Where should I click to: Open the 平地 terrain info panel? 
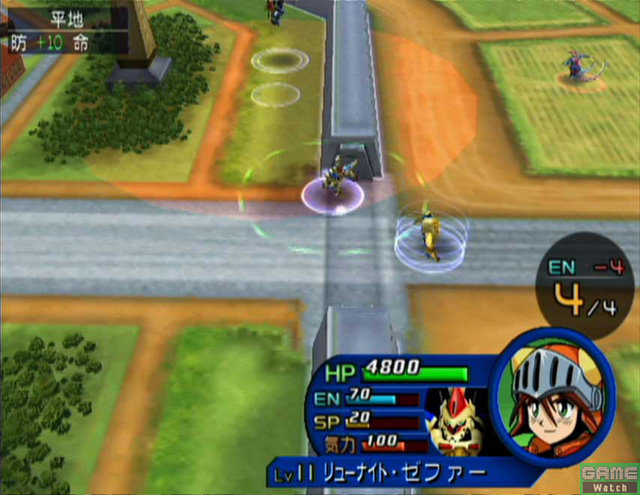point(63,28)
